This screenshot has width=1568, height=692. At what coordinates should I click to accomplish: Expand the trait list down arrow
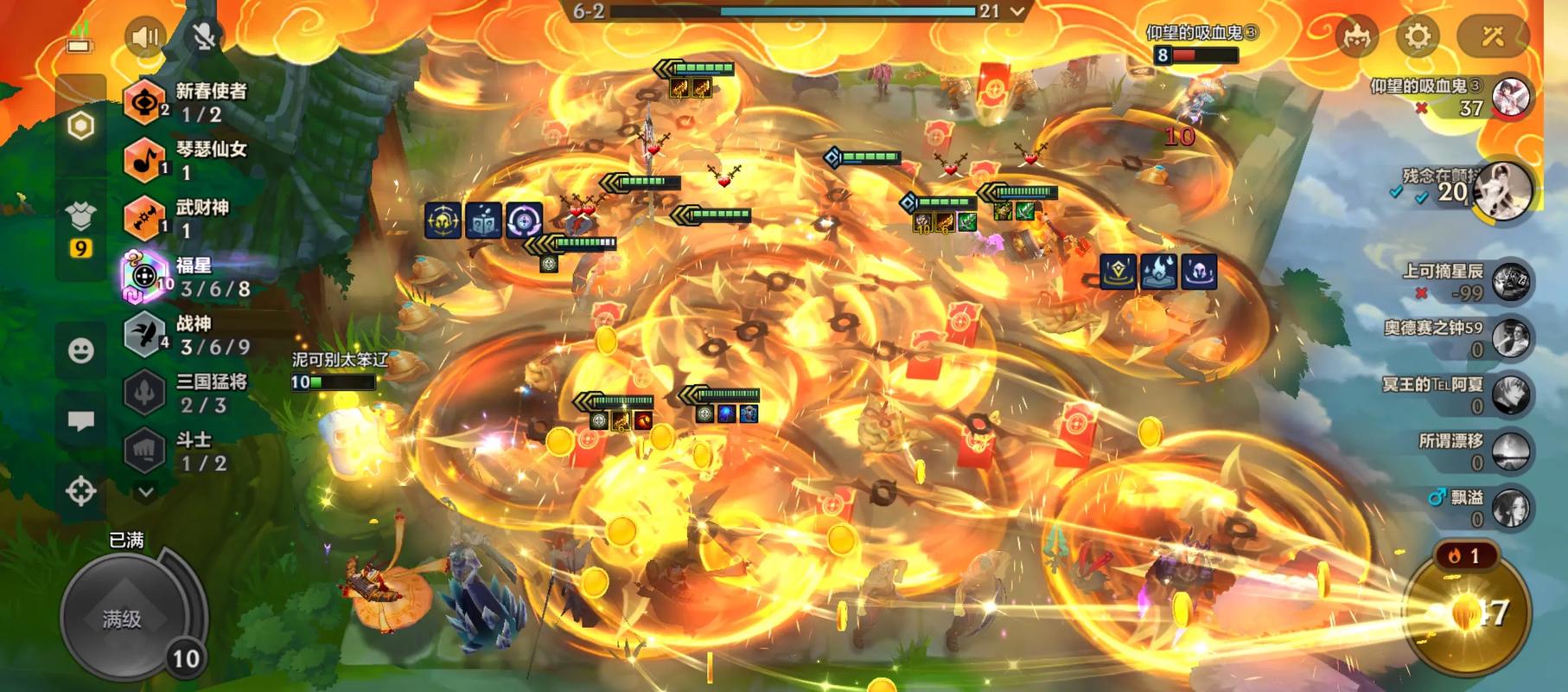tap(146, 491)
